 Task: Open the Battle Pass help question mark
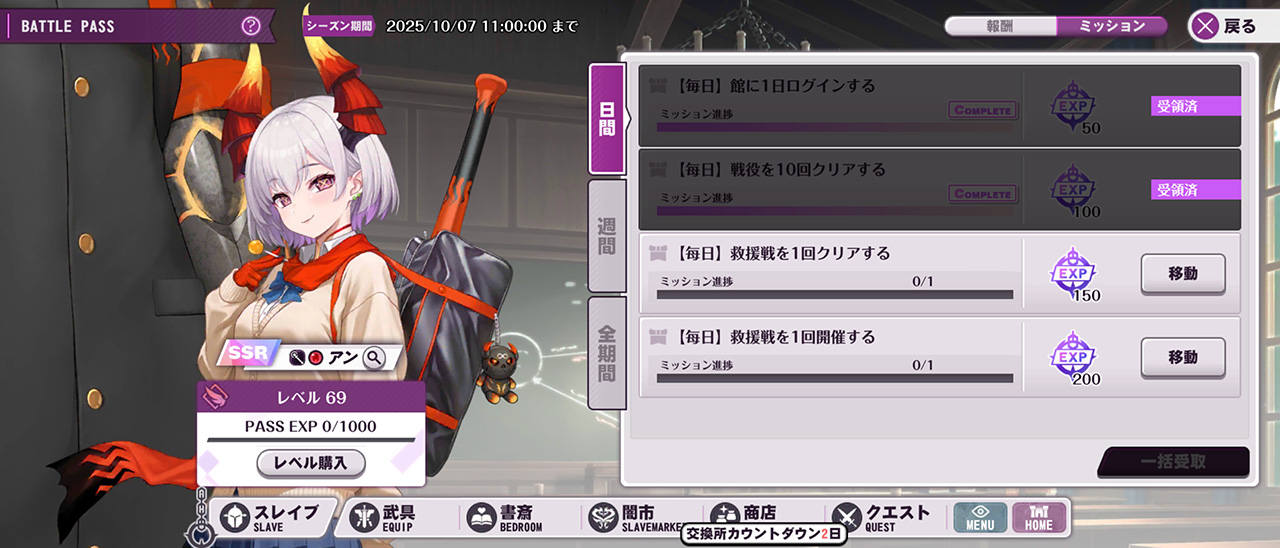pos(251,26)
